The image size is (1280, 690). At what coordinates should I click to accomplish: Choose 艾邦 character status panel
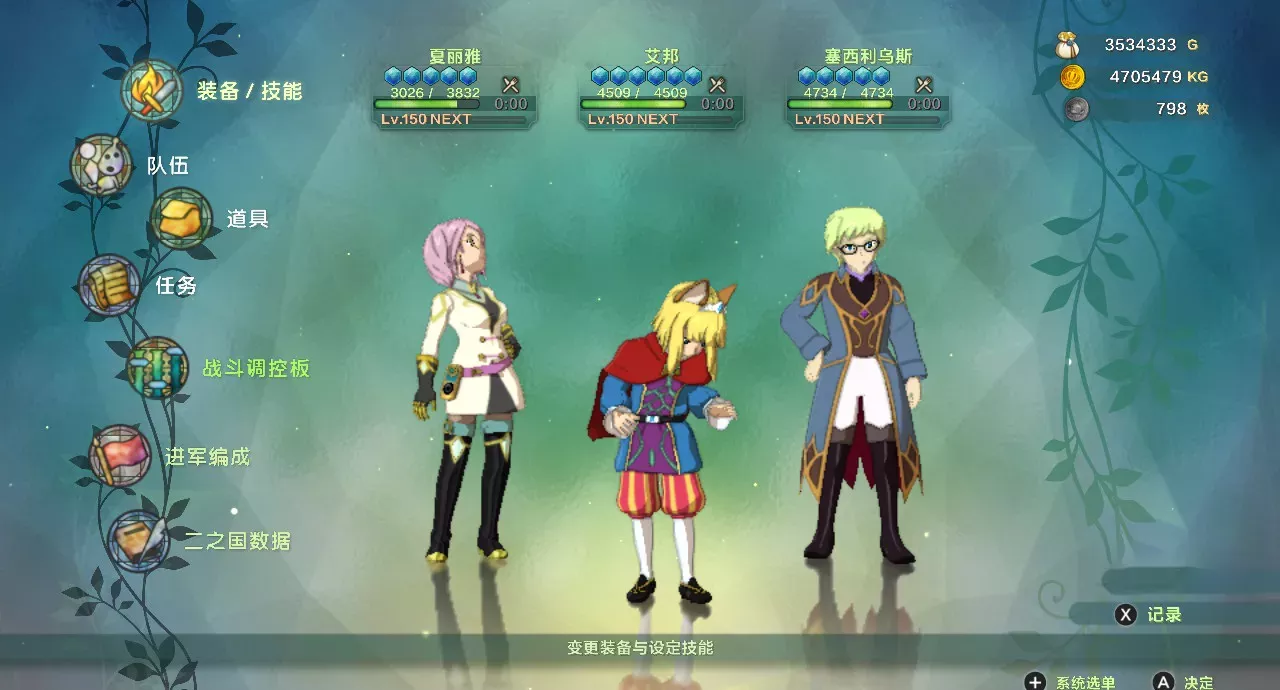[x=661, y=88]
